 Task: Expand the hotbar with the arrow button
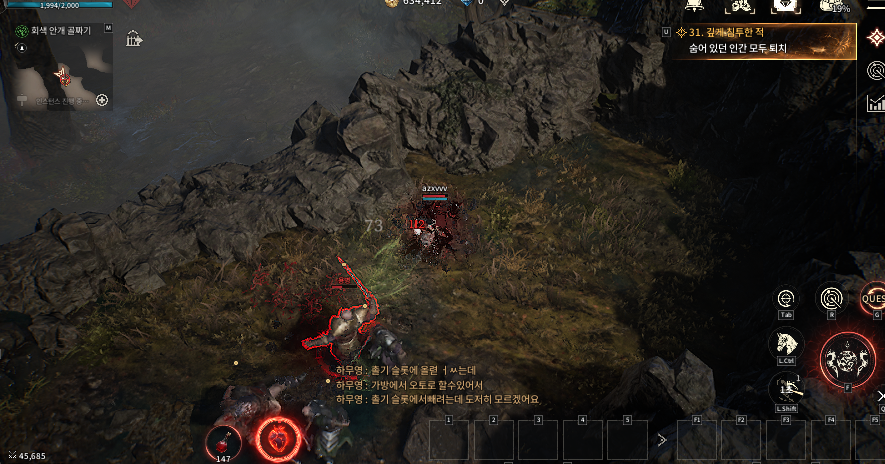(661, 438)
